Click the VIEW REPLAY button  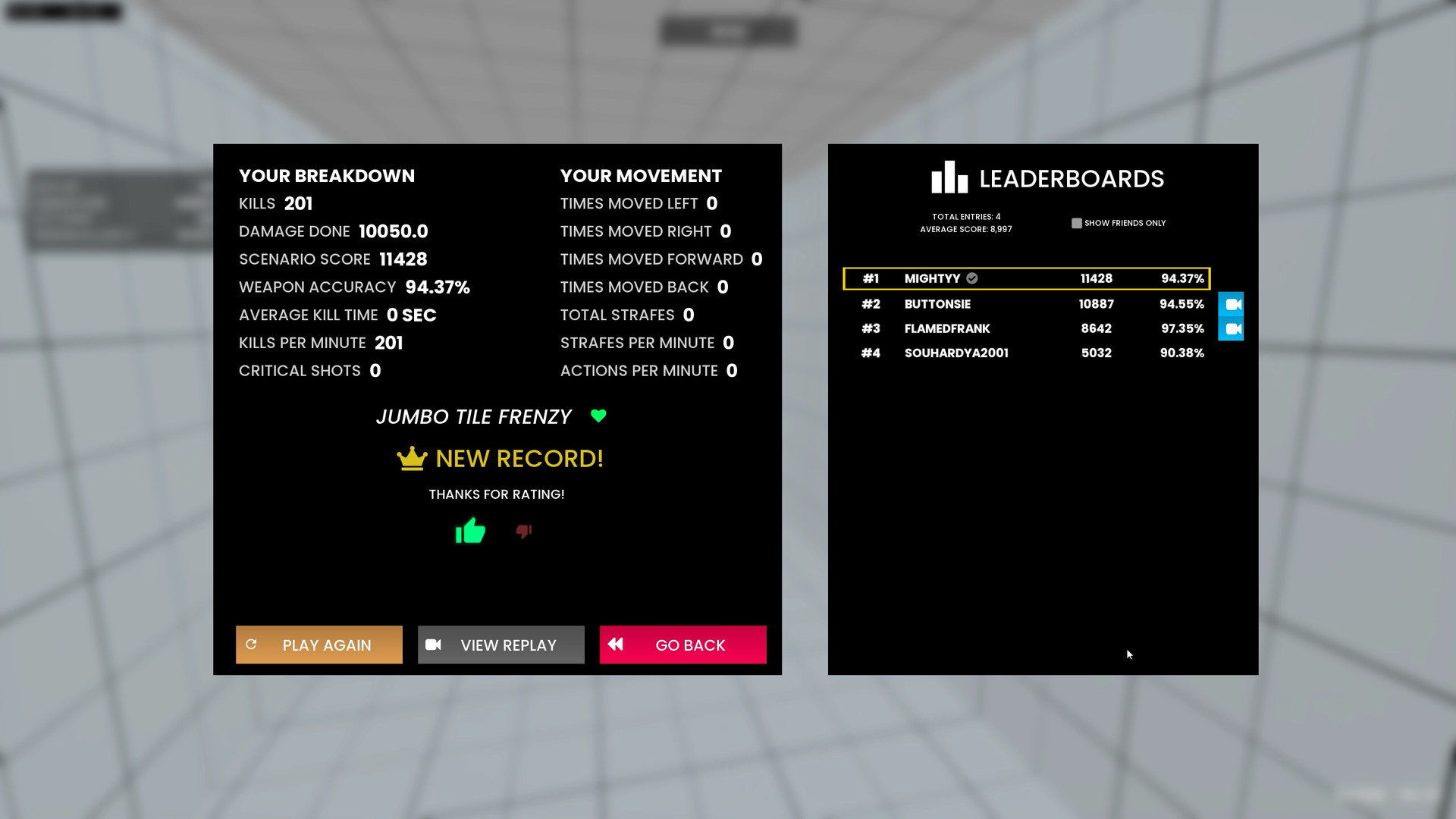[x=500, y=644]
